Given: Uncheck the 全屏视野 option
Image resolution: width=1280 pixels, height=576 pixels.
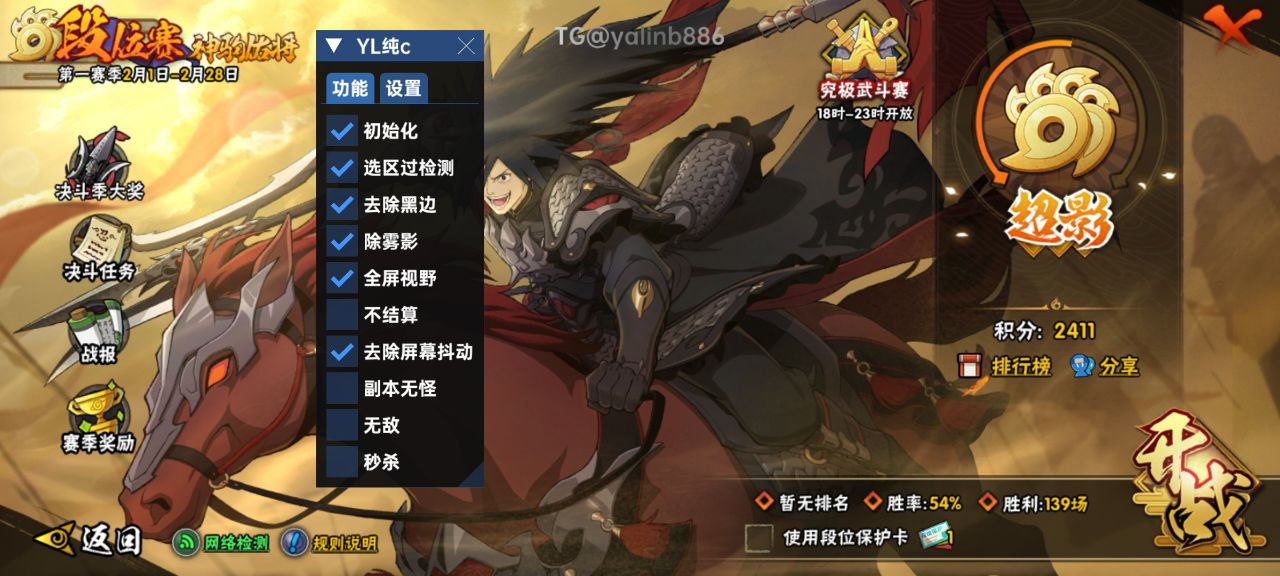Looking at the screenshot, I should pyautogui.click(x=342, y=278).
